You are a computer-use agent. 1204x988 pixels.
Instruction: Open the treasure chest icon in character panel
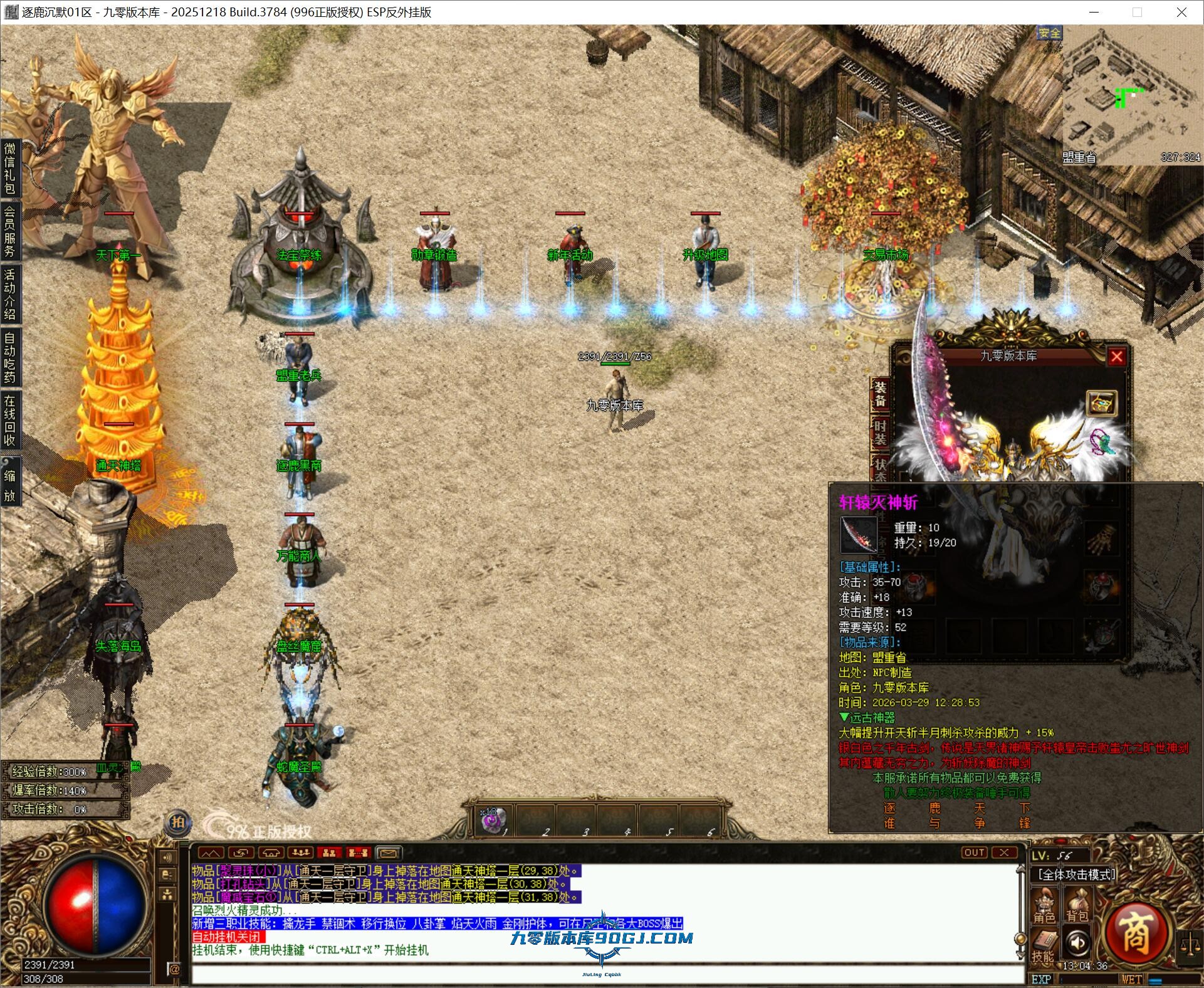coord(1101,403)
